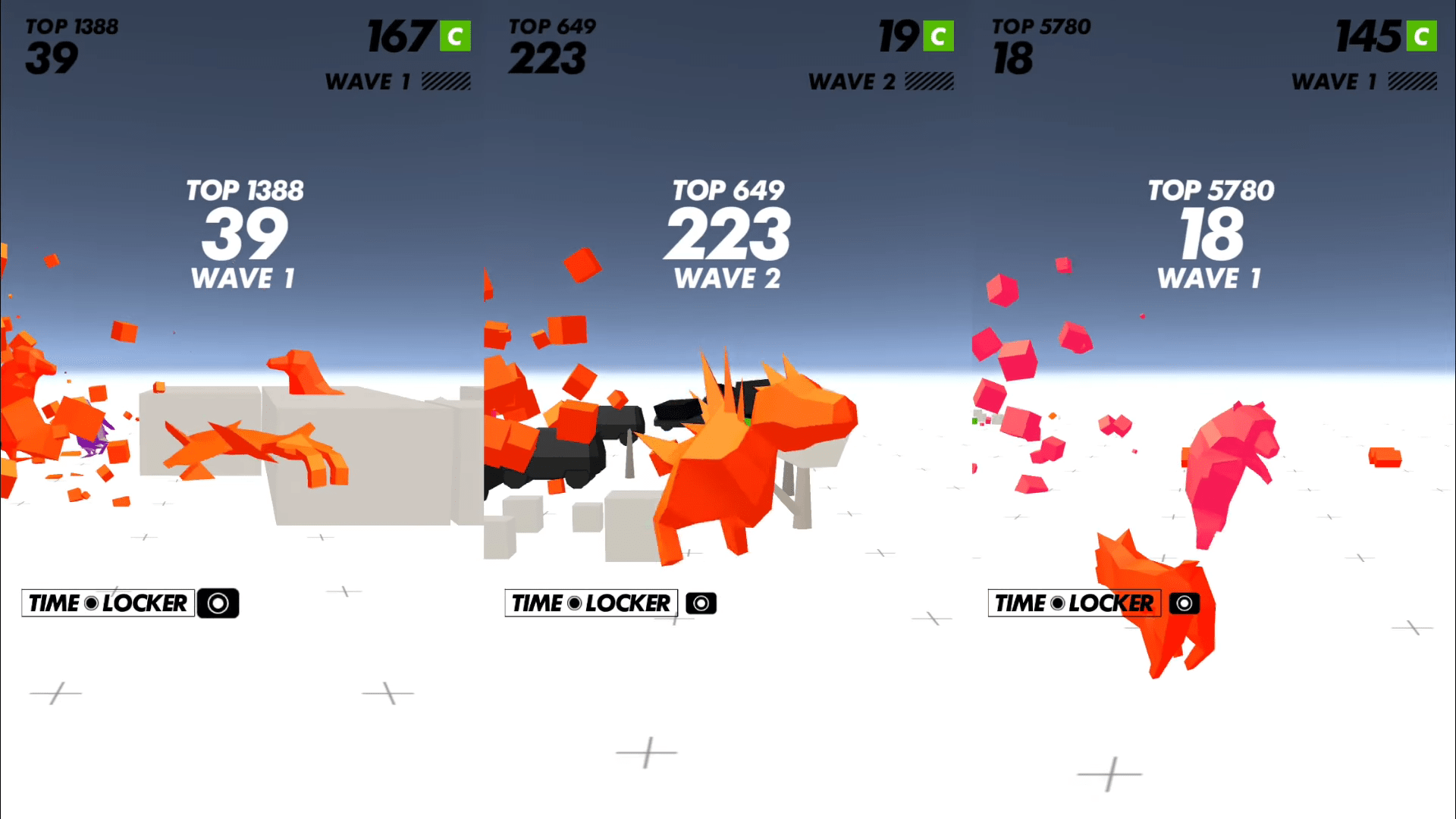Tap the camera button in the score 39 panel
This screenshot has height=819, width=1456.
(218, 604)
